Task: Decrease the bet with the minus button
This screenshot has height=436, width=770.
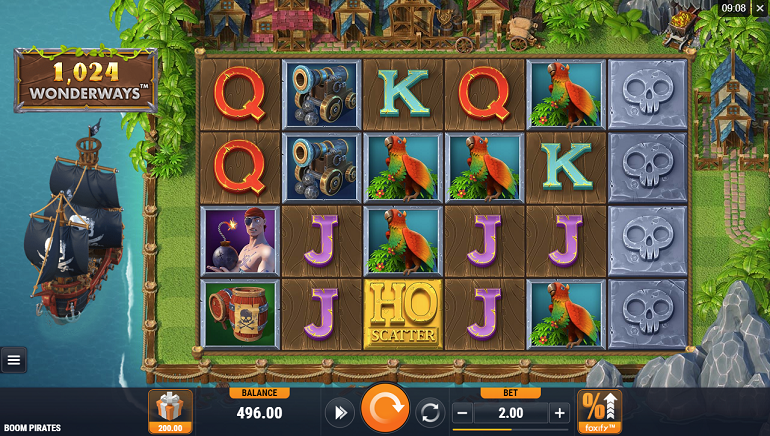Action: [x=462, y=413]
